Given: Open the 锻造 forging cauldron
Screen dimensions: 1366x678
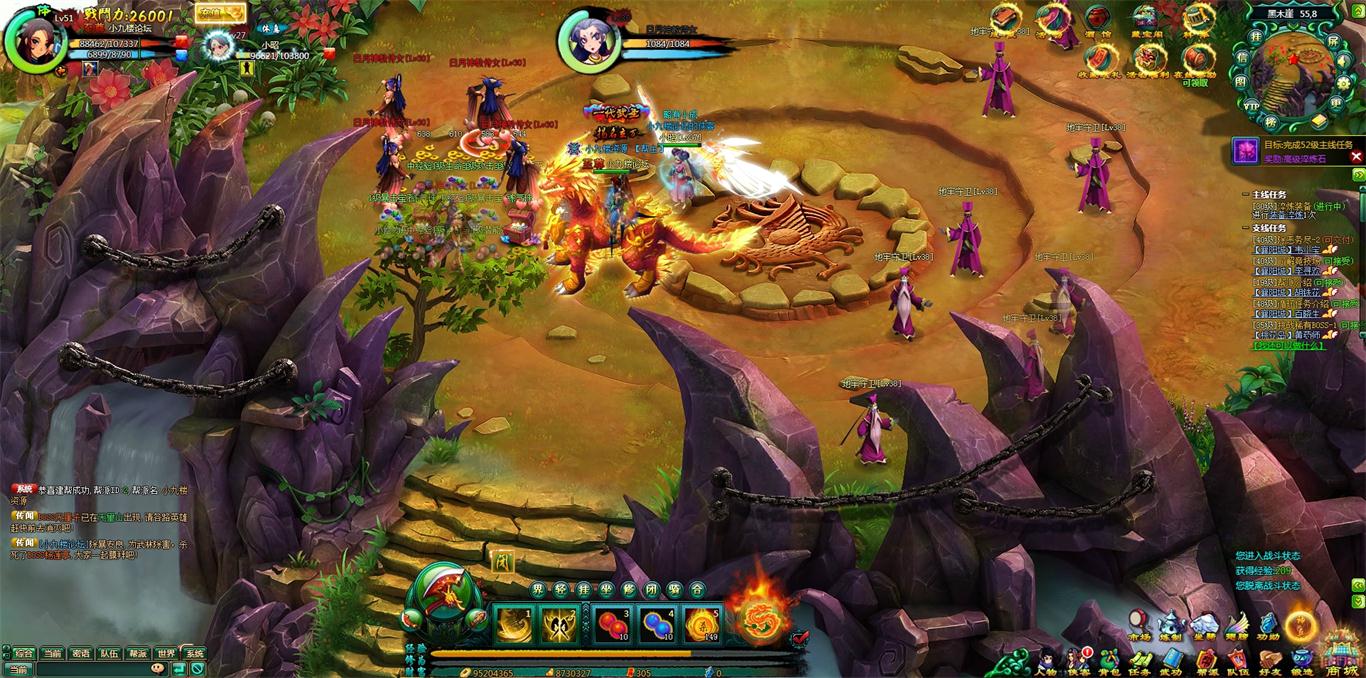Looking at the screenshot, I should click(1301, 660).
